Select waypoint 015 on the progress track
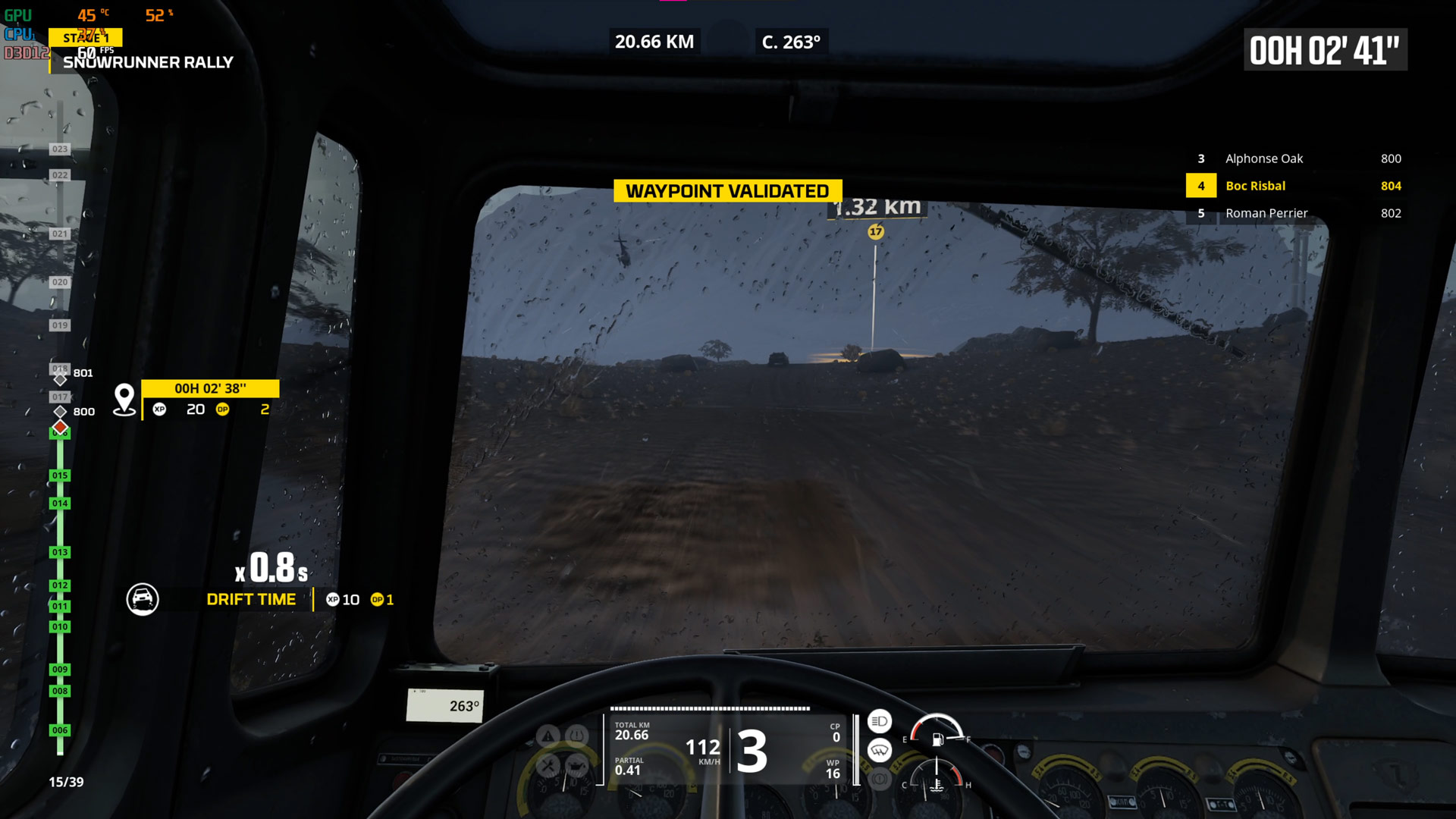This screenshot has width=1456, height=819. tap(60, 475)
